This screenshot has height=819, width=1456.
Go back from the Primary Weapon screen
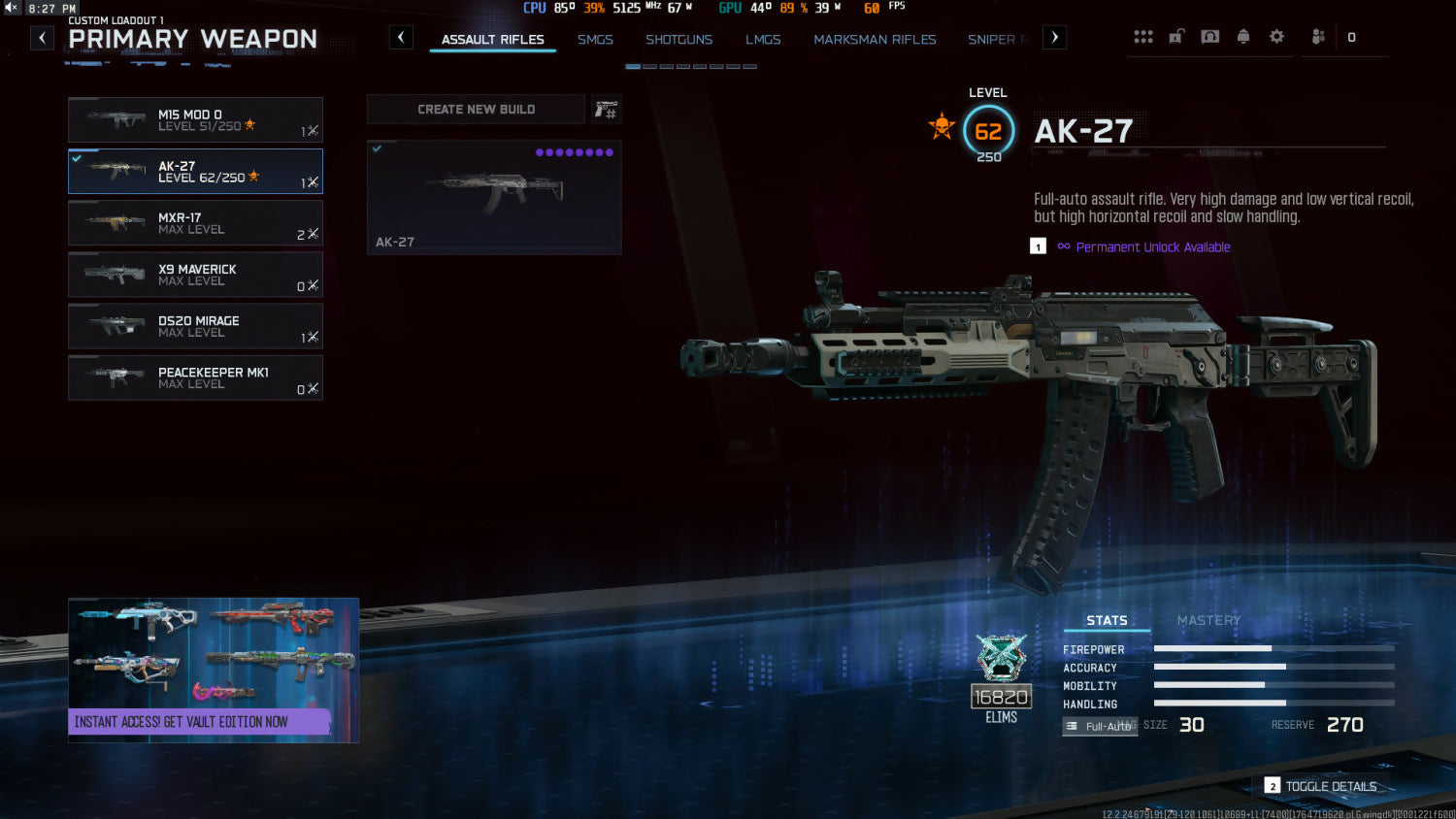(42, 38)
